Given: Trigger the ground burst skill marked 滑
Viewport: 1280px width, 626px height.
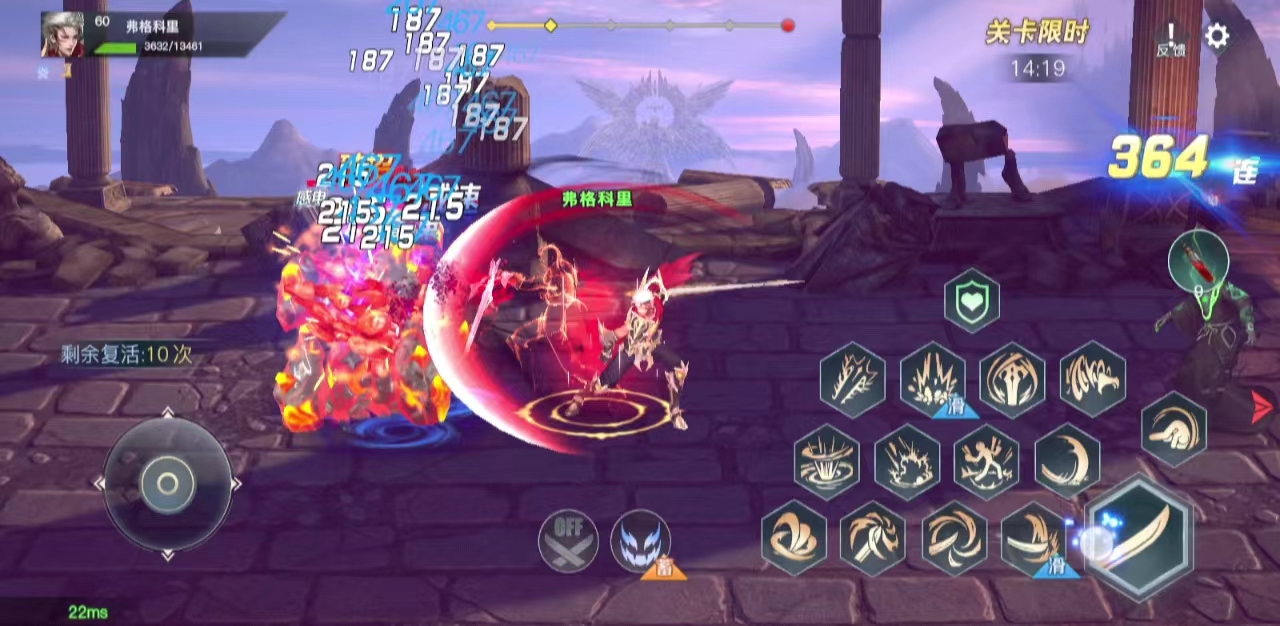Looking at the screenshot, I should (x=932, y=379).
